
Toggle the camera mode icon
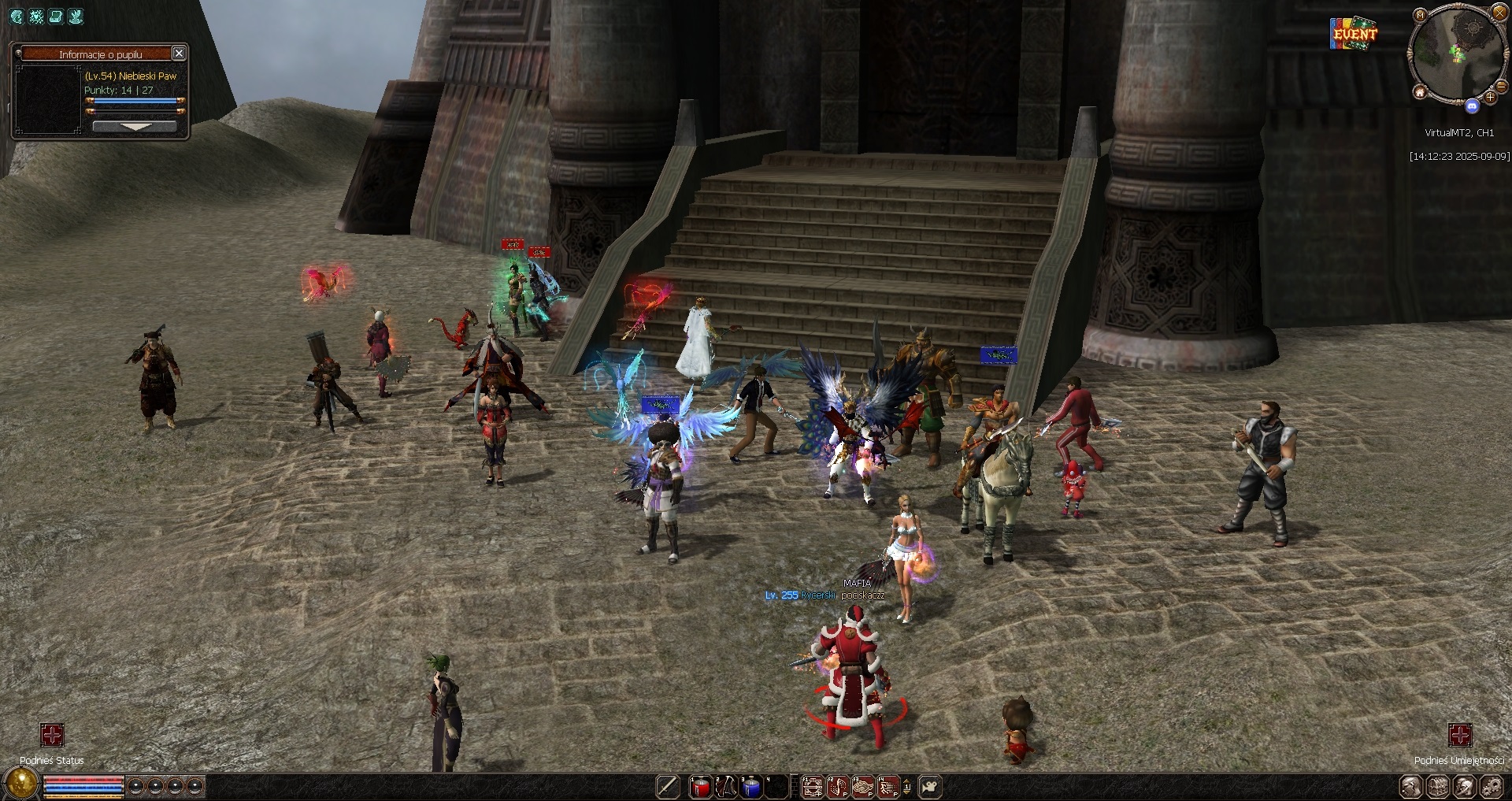pos(931,787)
